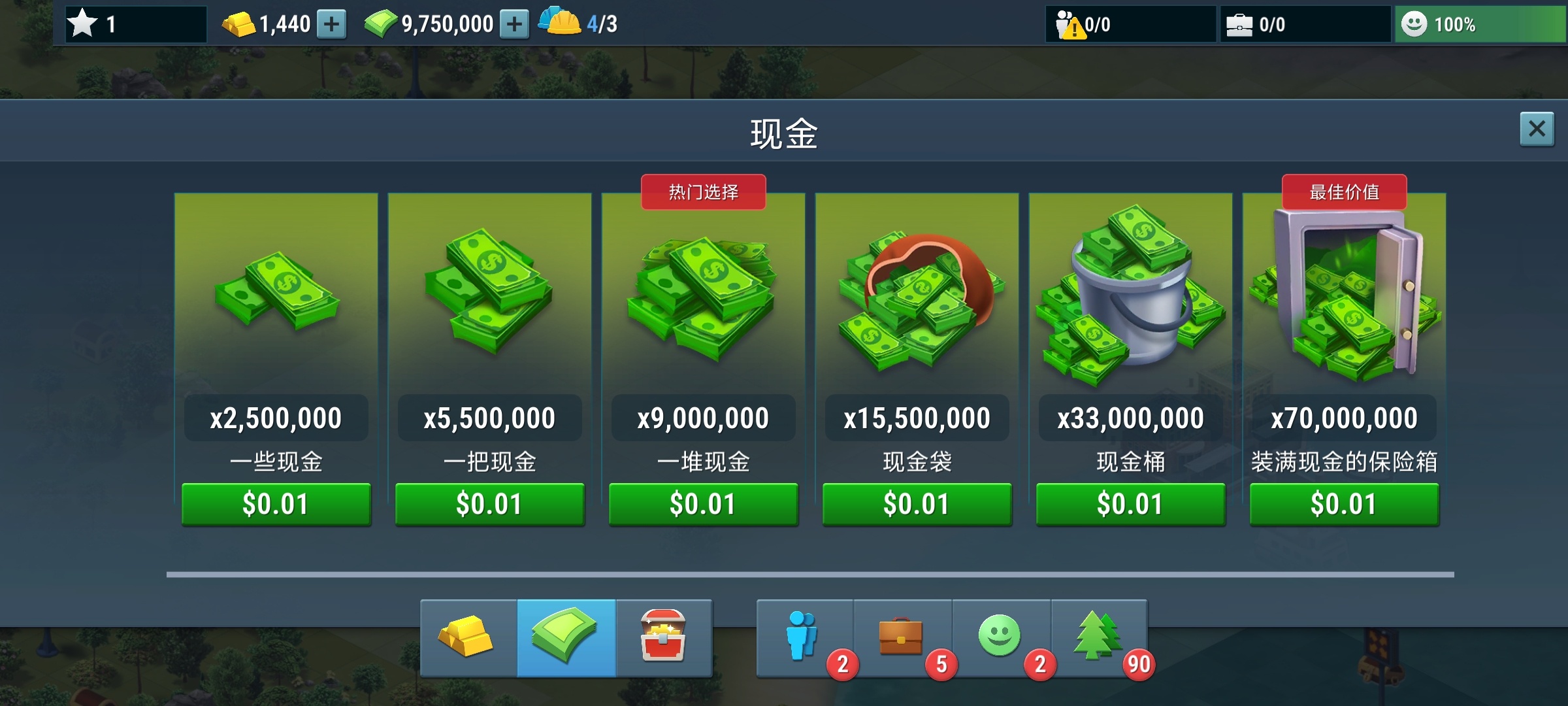The width and height of the screenshot is (1568, 706).
Task: Purchase the x33,000,000 现金桶 pack
Action: (1130, 504)
